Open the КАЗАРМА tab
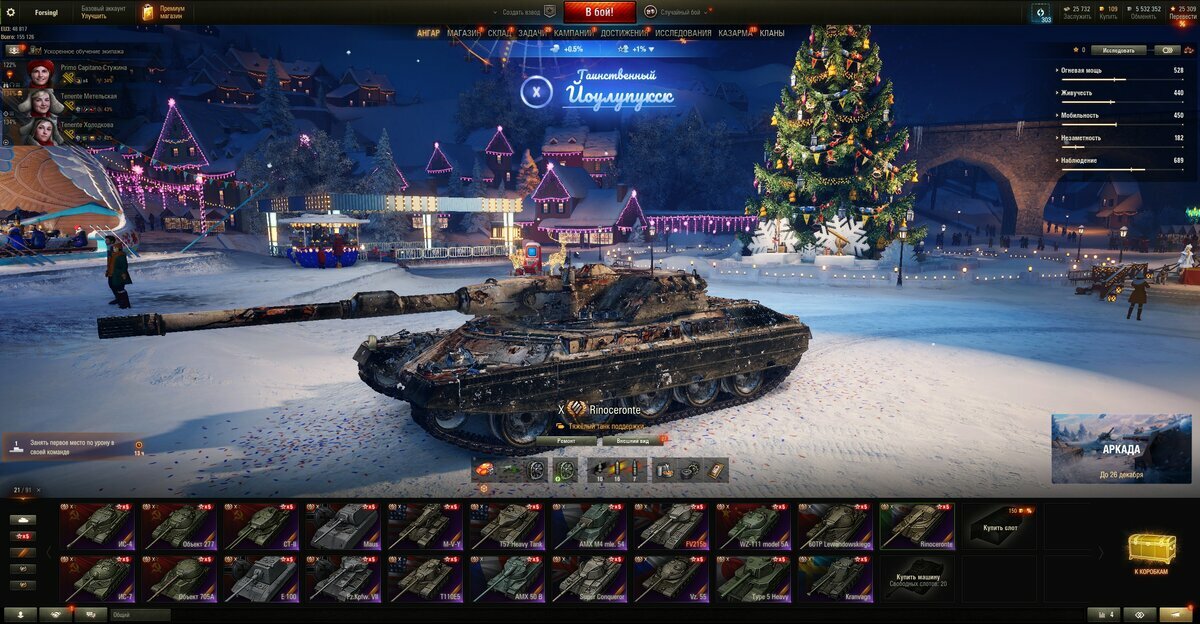Screen dimensions: 1200x624 coord(736,33)
